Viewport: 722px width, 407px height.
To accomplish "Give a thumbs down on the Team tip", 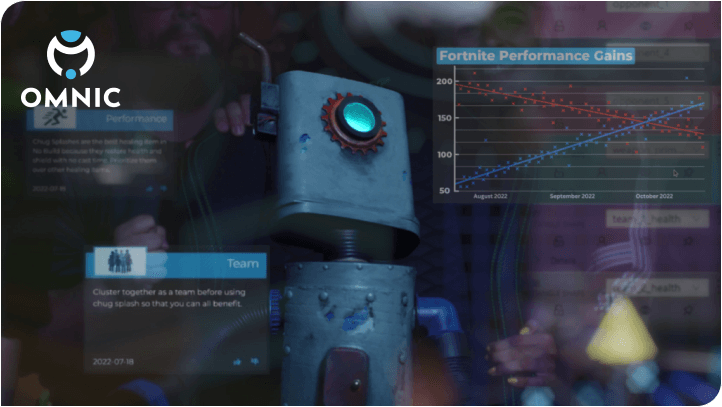I will tap(255, 360).
